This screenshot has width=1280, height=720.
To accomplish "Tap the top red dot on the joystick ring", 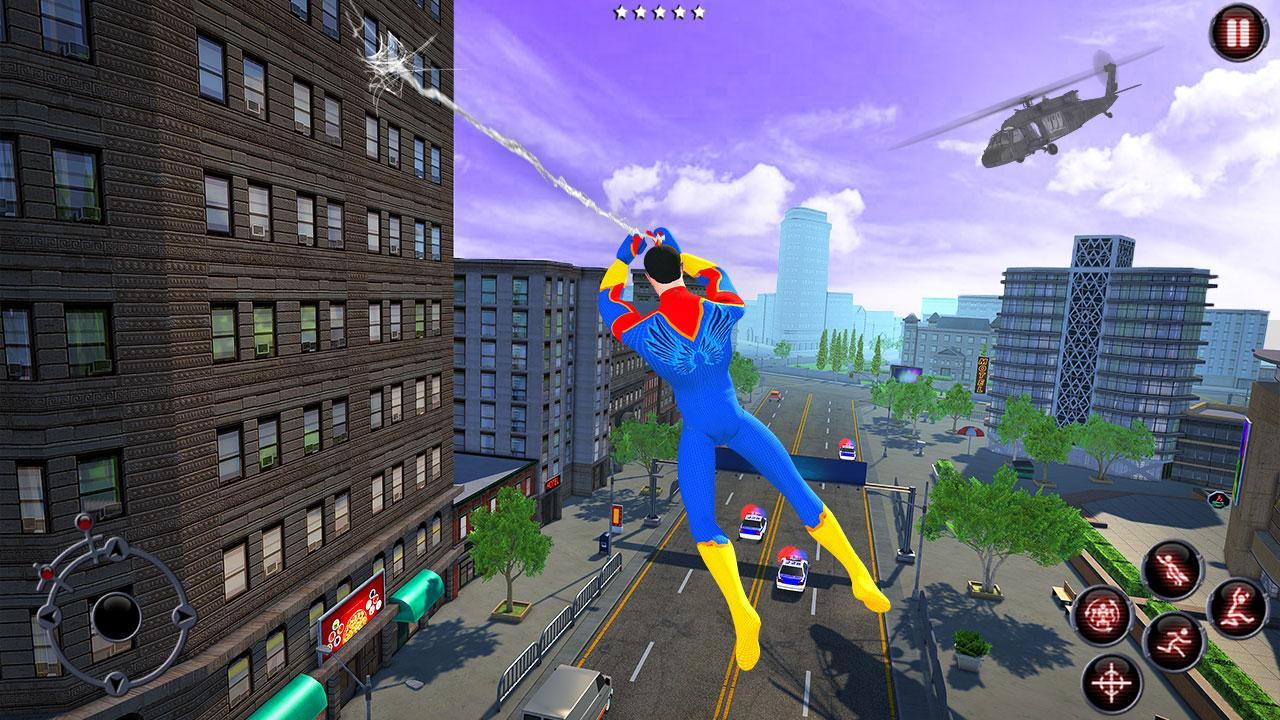I will [84, 524].
